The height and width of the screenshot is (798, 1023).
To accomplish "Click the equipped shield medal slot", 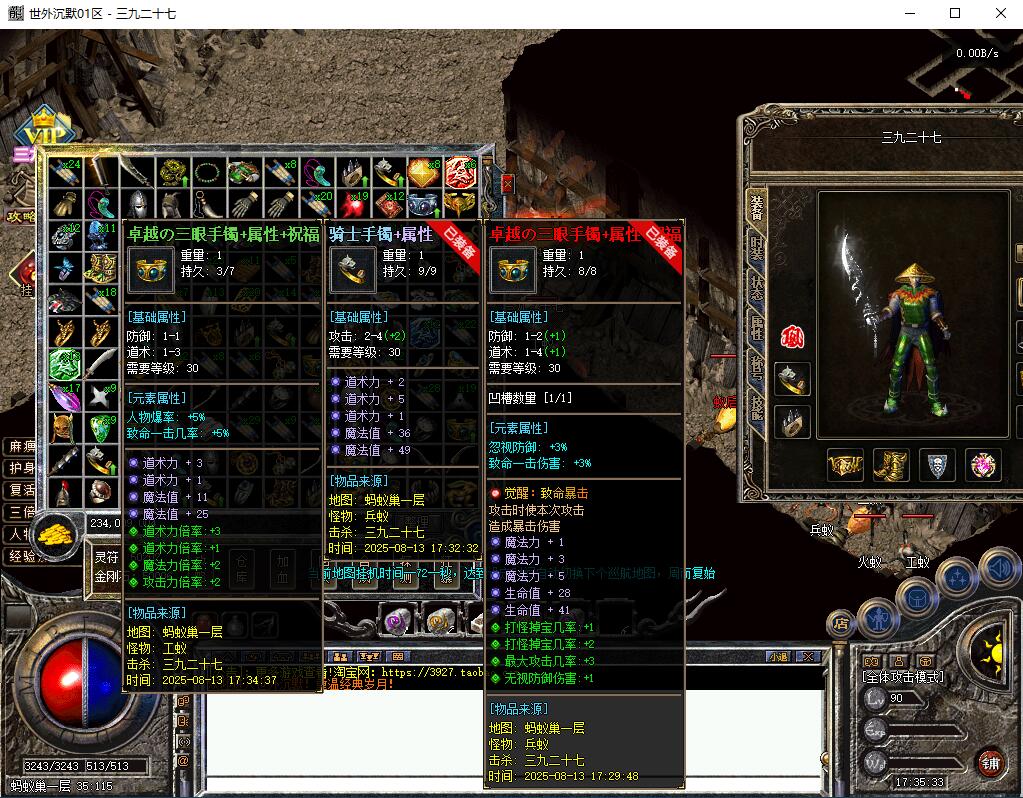I will [937, 465].
